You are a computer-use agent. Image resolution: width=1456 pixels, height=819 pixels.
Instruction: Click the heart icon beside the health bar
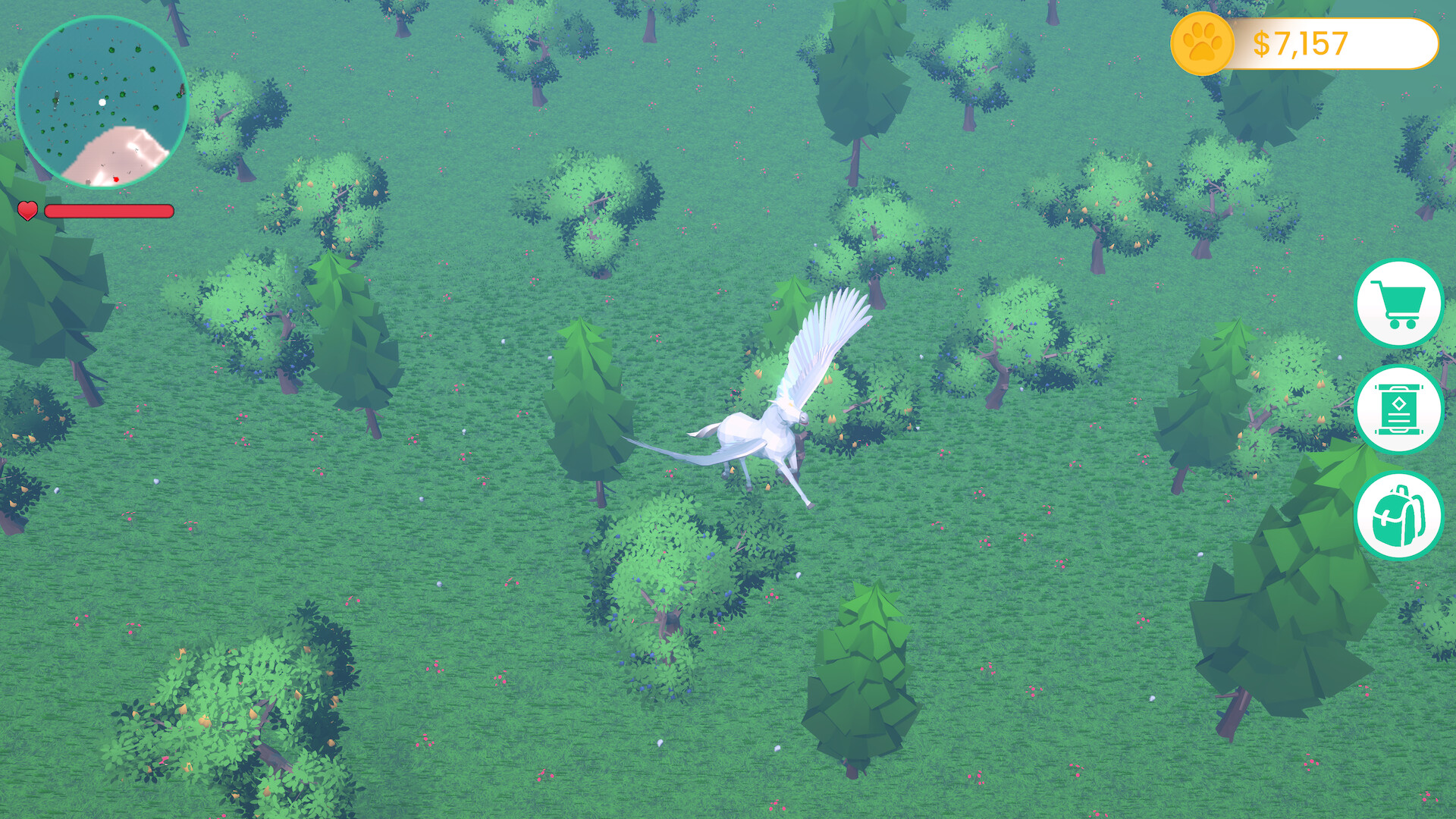point(28,212)
